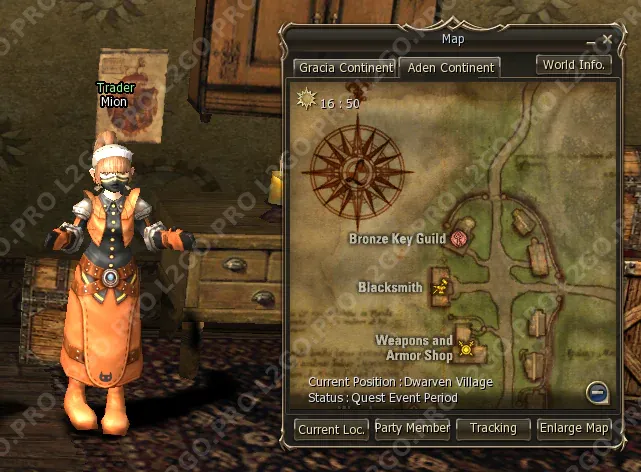Screen dimensions: 641x472
Task: Show Current Loc. on the map
Action: [331, 429]
